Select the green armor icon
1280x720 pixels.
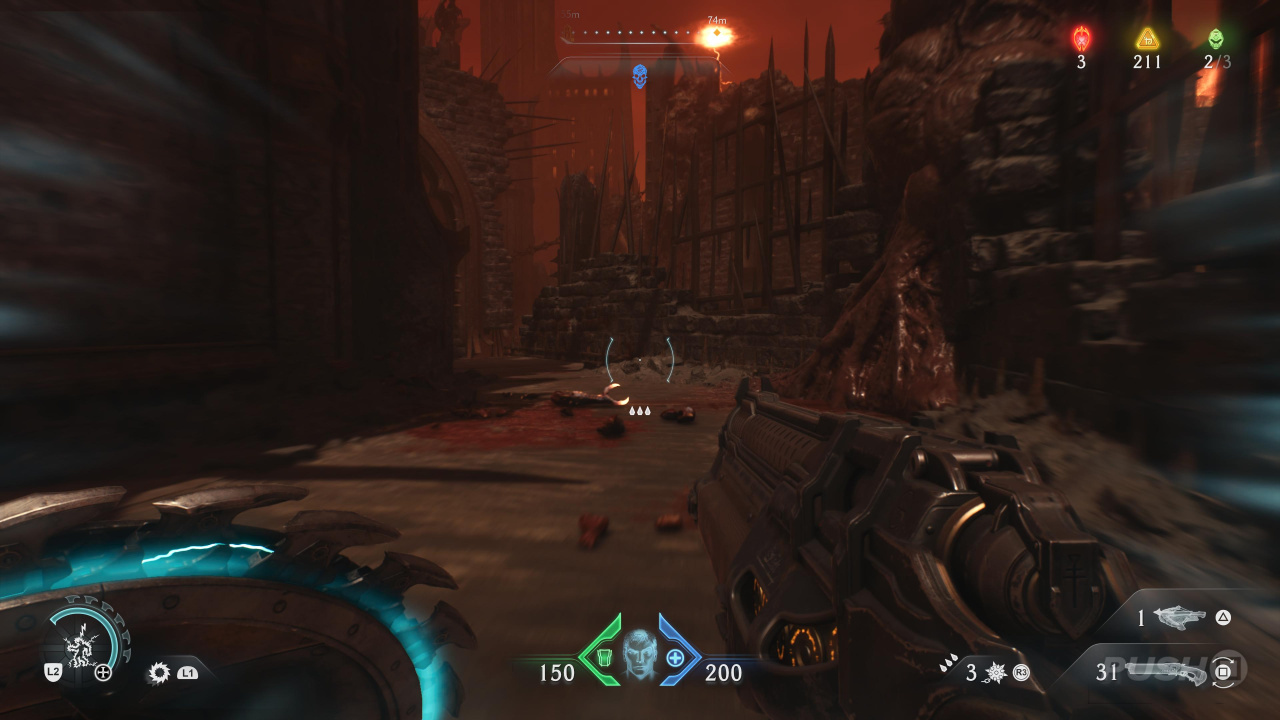click(603, 658)
